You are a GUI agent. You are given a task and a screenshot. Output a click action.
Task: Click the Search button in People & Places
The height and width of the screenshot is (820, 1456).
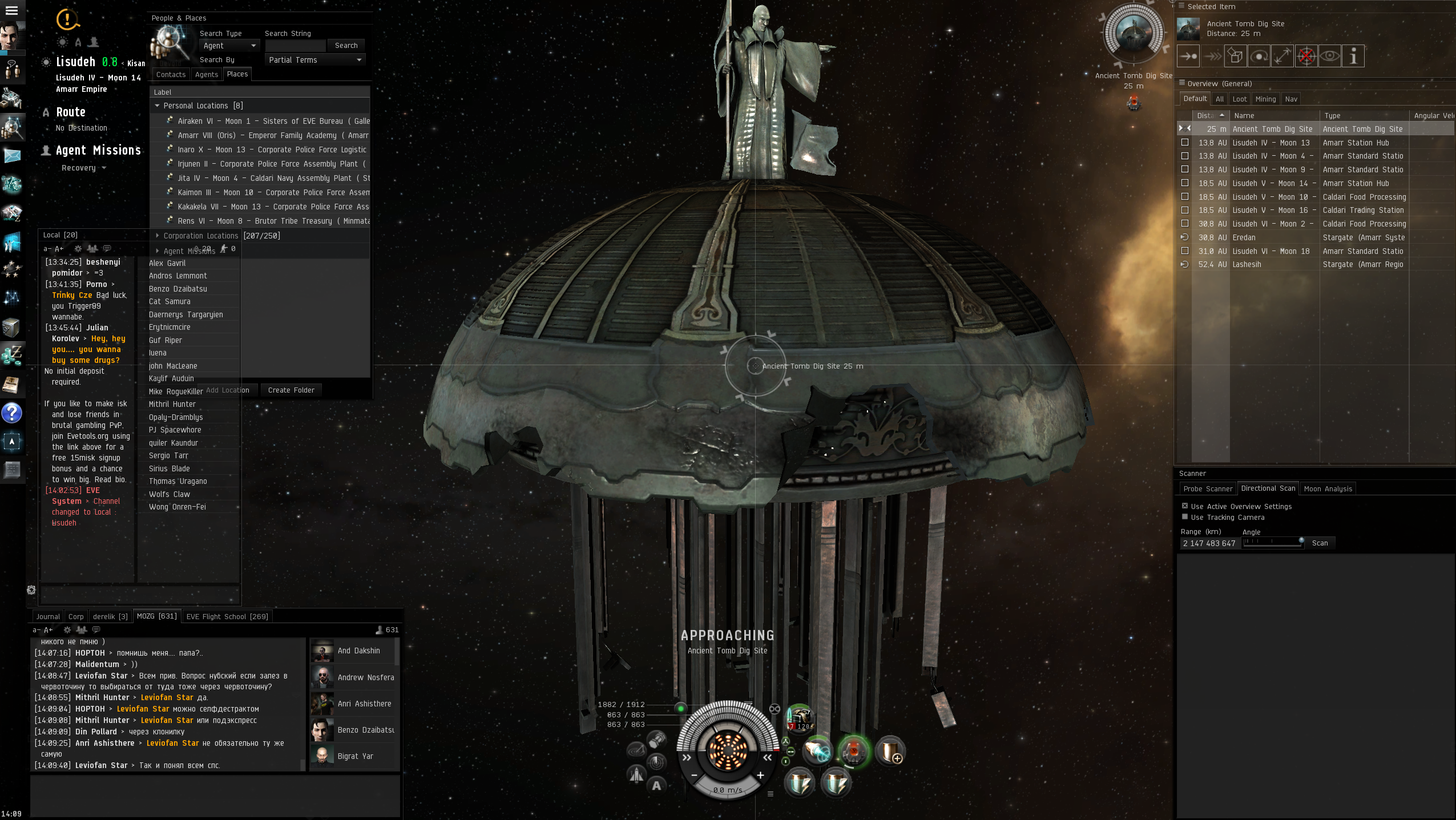coord(346,46)
